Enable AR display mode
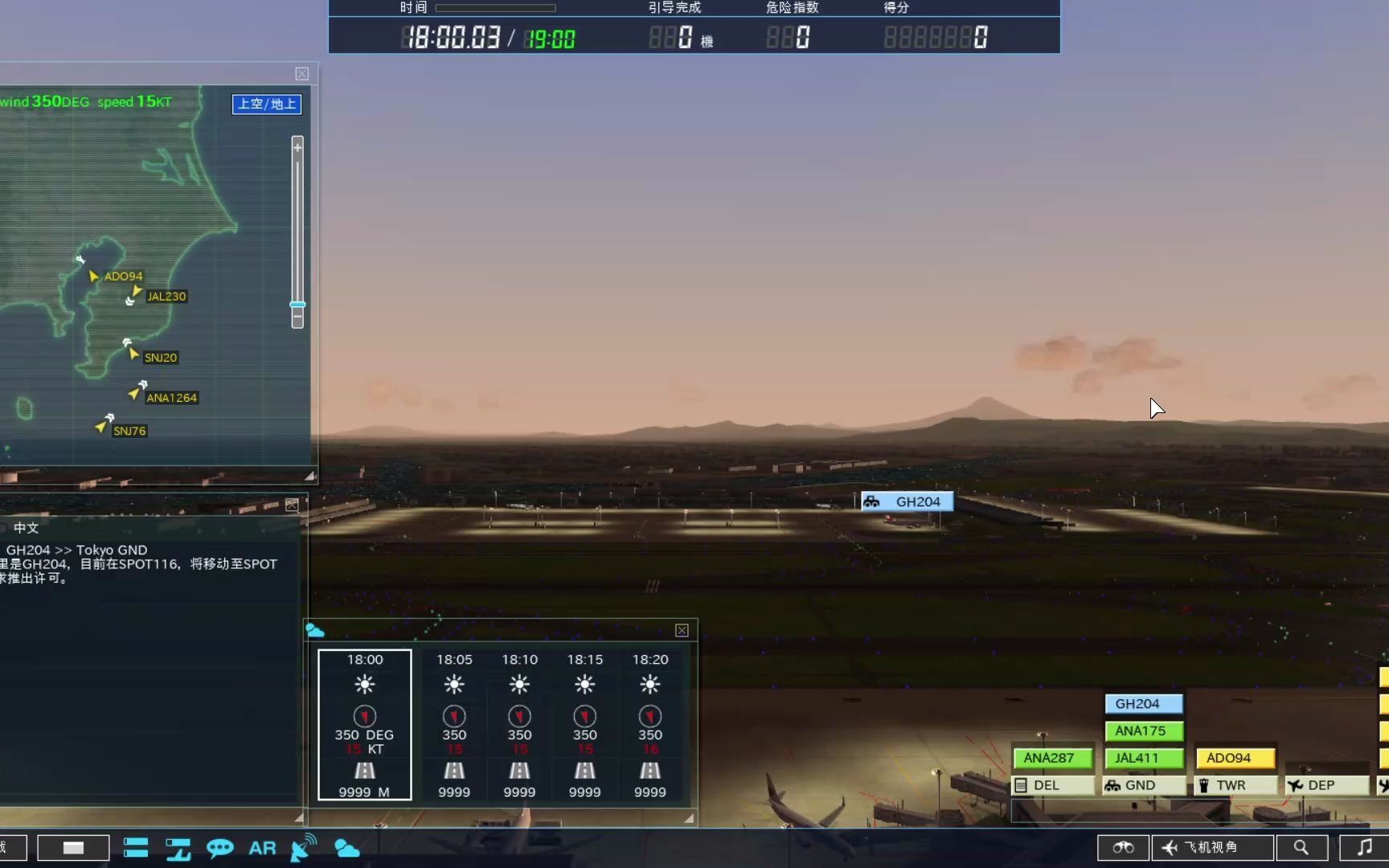Viewport: 1389px width, 868px height. pyautogui.click(x=262, y=848)
